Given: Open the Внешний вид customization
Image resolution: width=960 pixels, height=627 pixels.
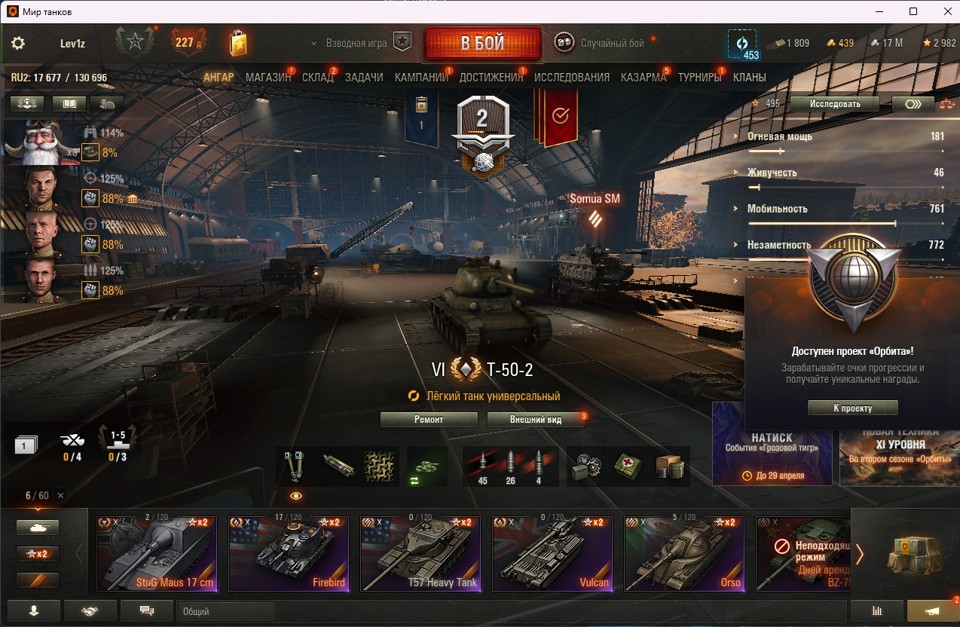Looking at the screenshot, I should pos(535,420).
